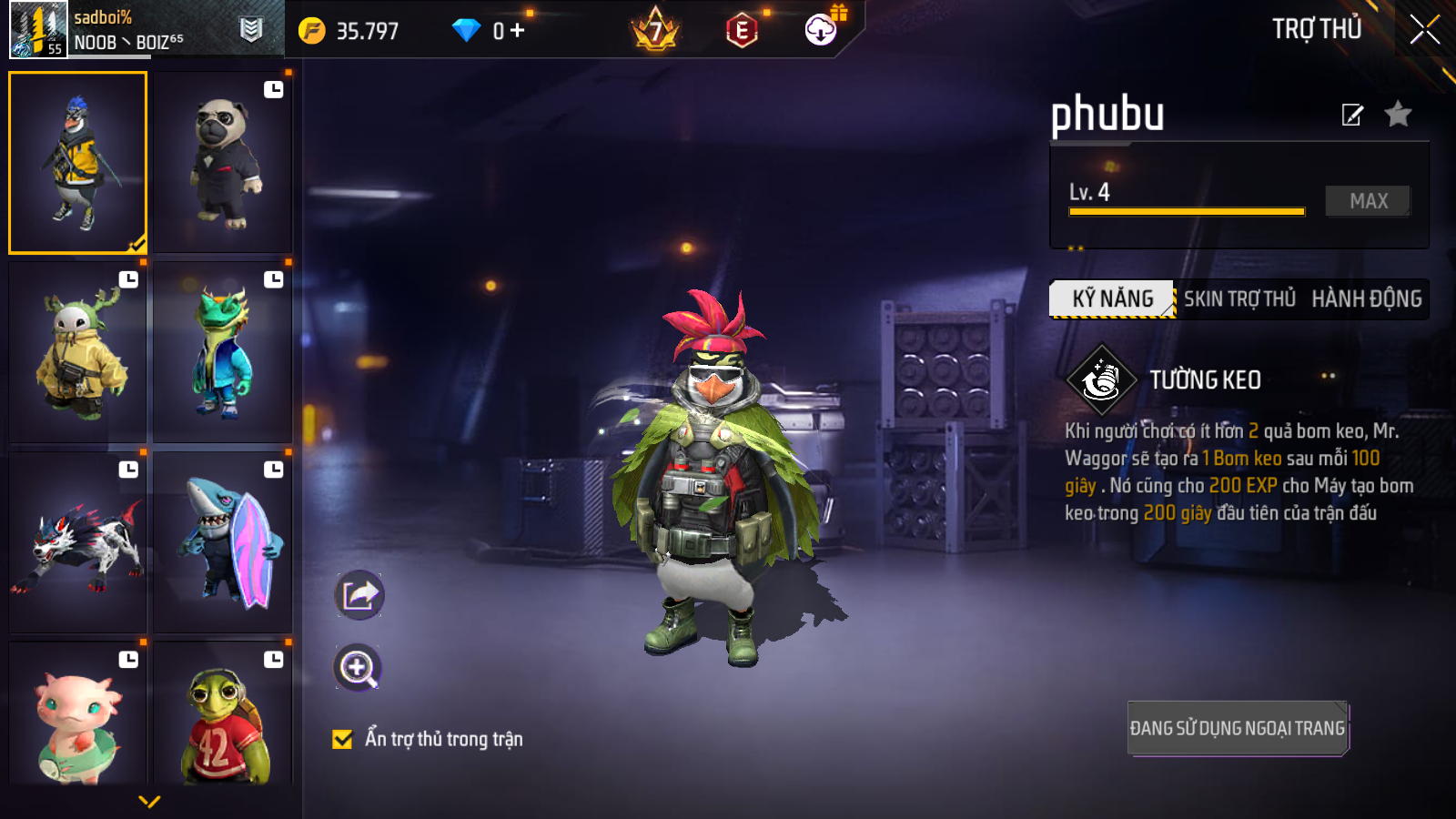Add diamonds with the plus button
Screen dimensions: 1456x819
(x=518, y=31)
